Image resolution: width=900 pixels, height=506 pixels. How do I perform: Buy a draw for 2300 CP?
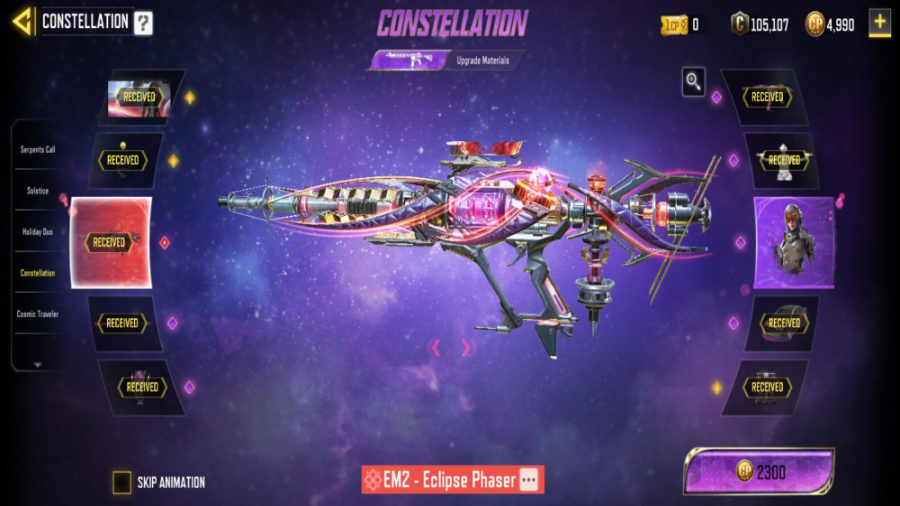759,471
